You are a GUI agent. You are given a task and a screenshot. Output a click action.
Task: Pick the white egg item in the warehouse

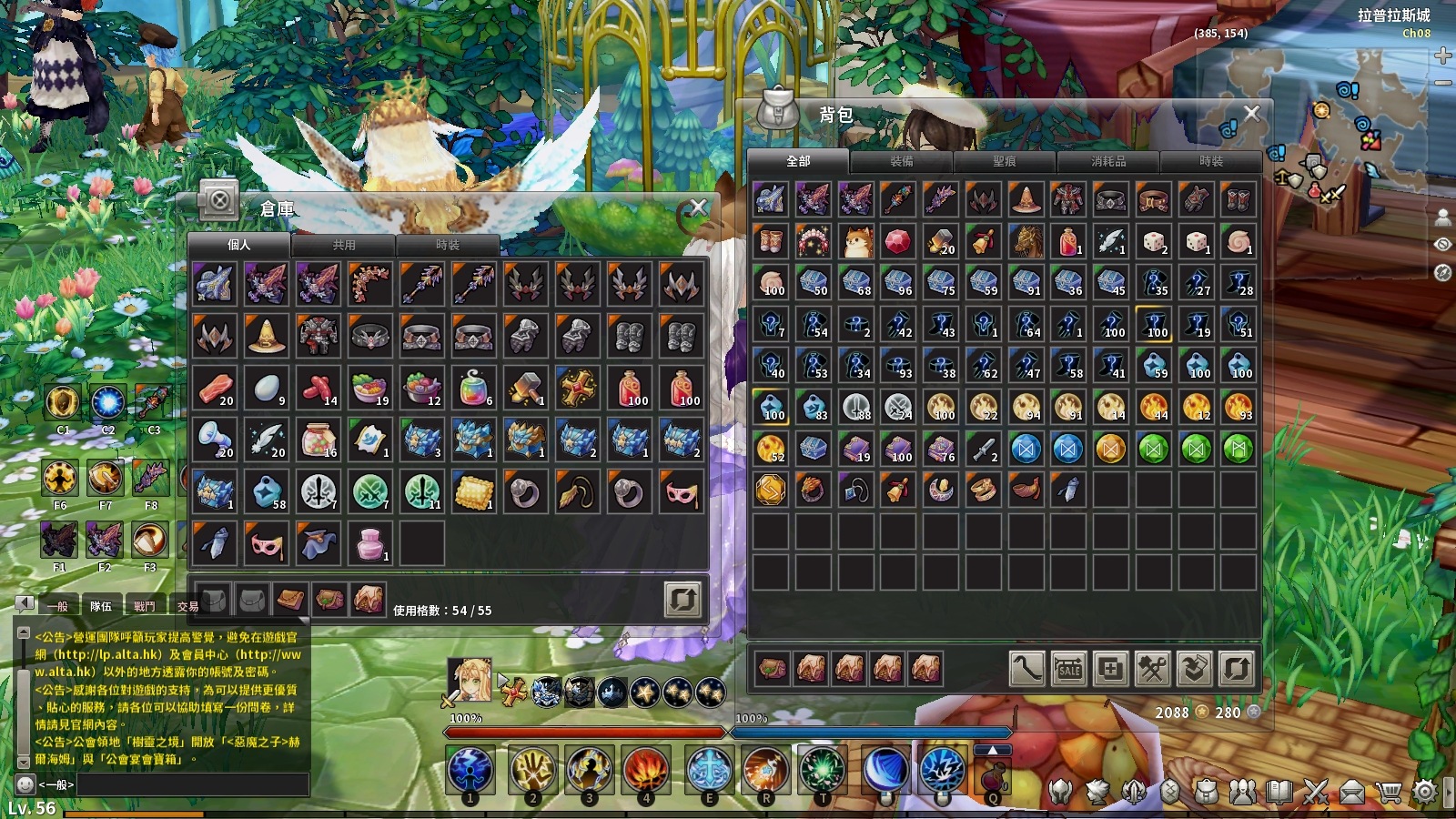tap(266, 389)
